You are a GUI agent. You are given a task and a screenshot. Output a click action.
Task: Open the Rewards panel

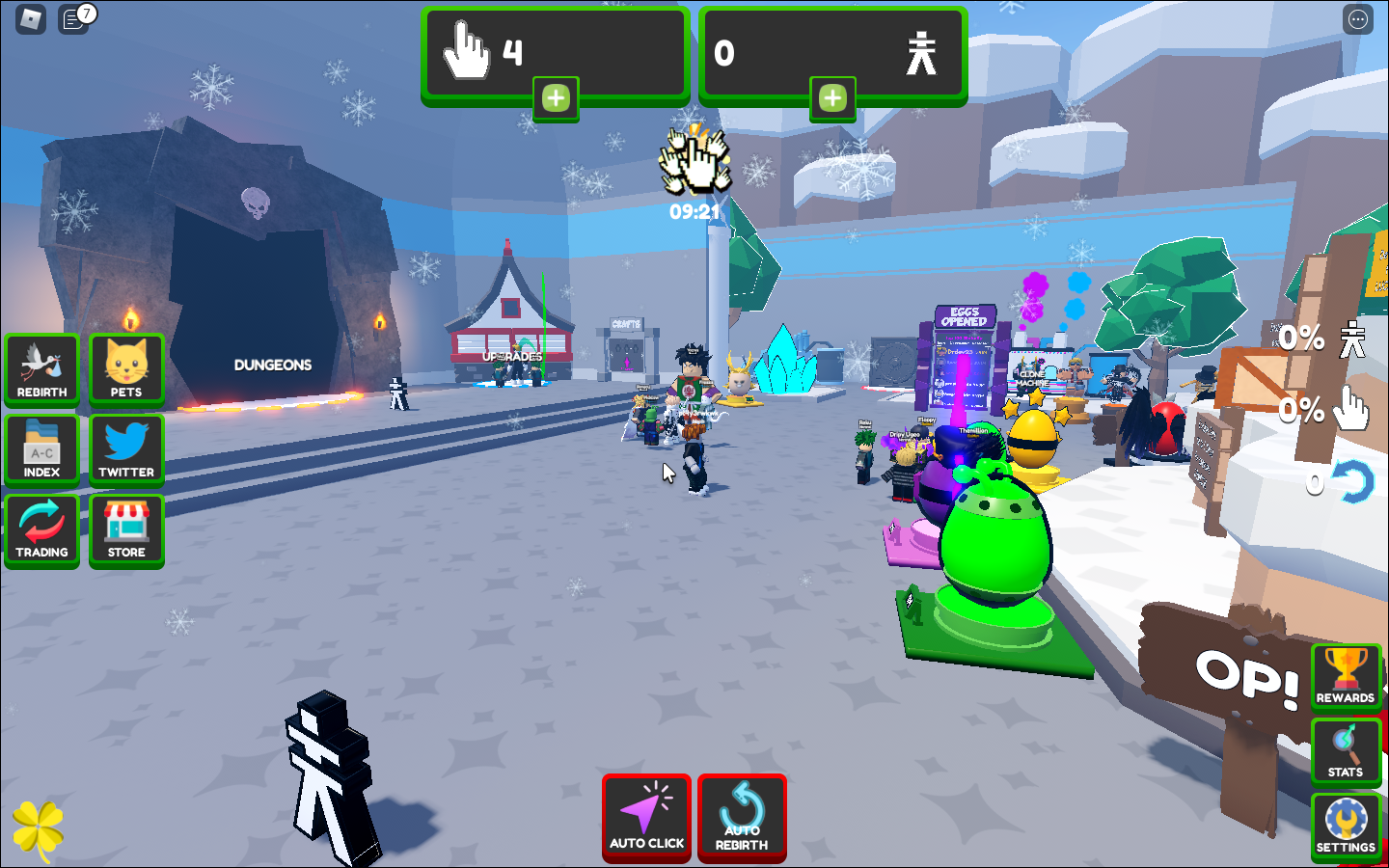[x=1346, y=676]
